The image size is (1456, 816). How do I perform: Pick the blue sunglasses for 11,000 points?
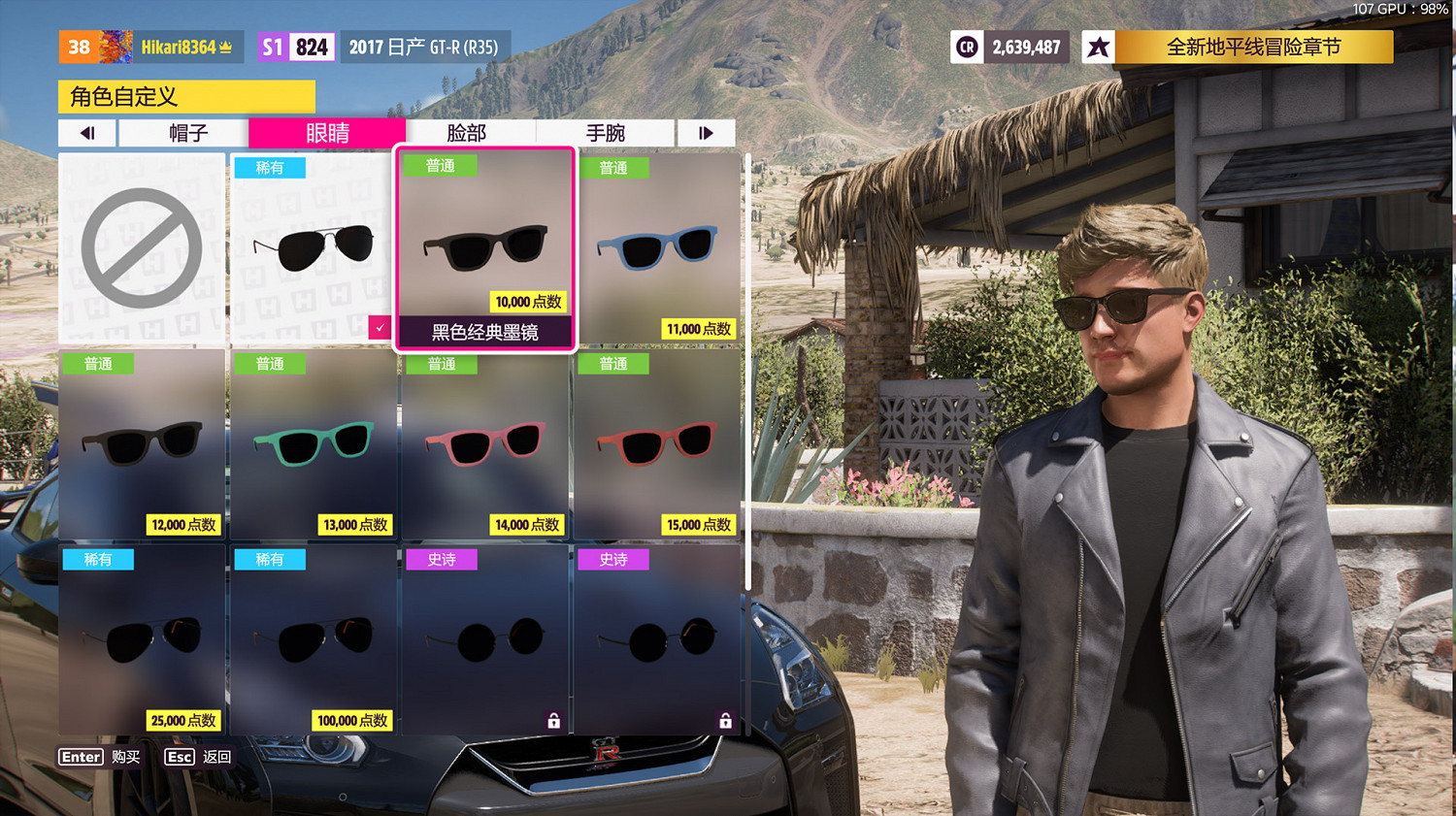tap(656, 248)
